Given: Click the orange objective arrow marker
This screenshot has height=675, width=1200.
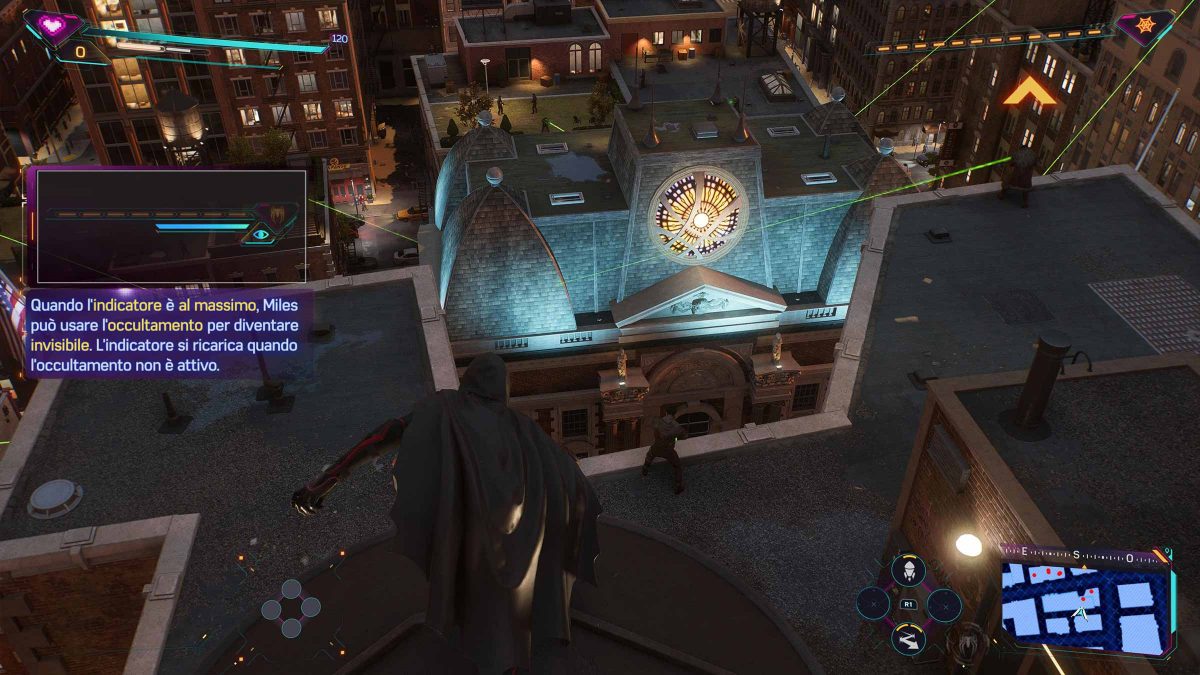Looking at the screenshot, I should (1030, 94).
